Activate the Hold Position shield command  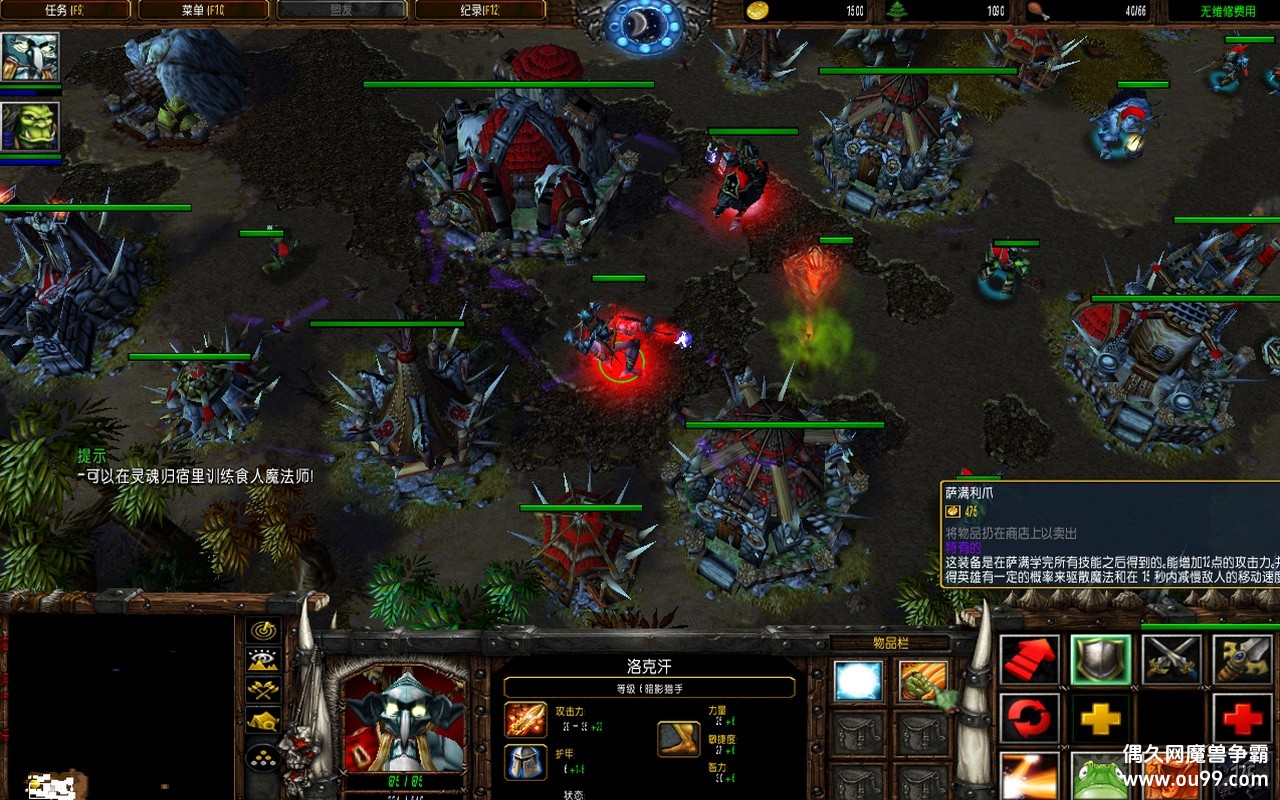tap(1101, 659)
